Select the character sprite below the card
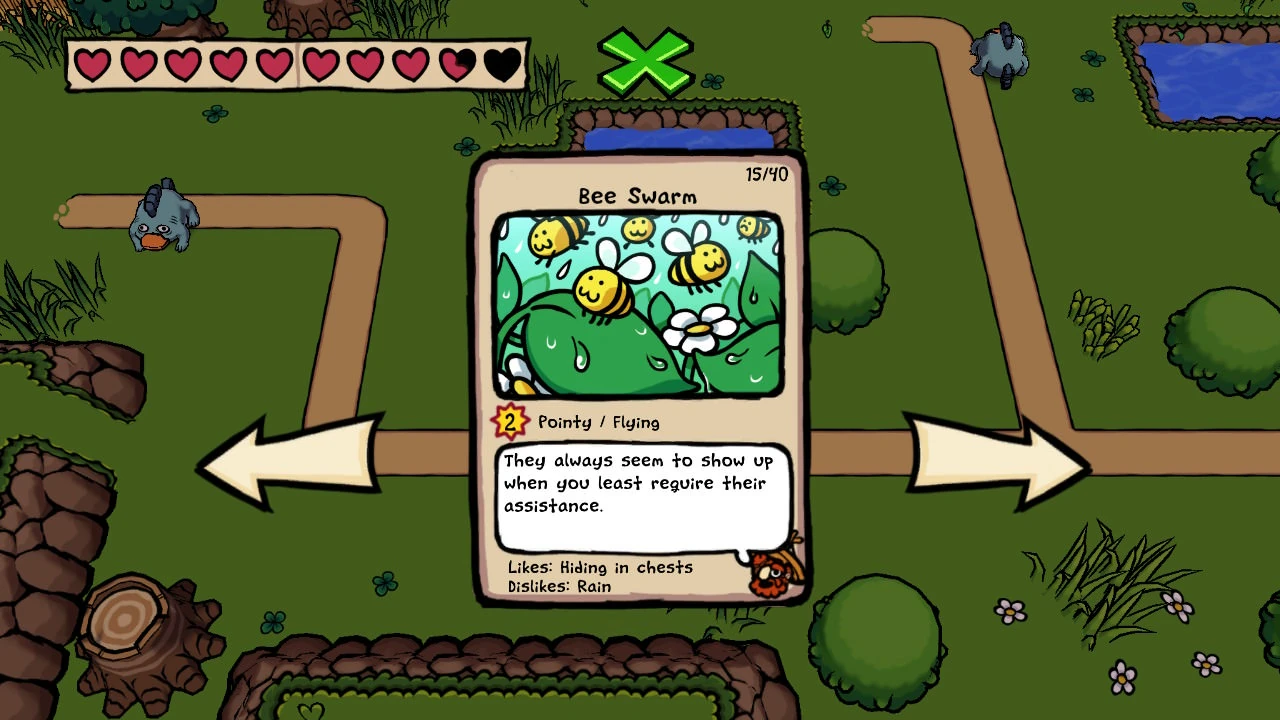The width and height of the screenshot is (1280, 720). tap(772, 575)
